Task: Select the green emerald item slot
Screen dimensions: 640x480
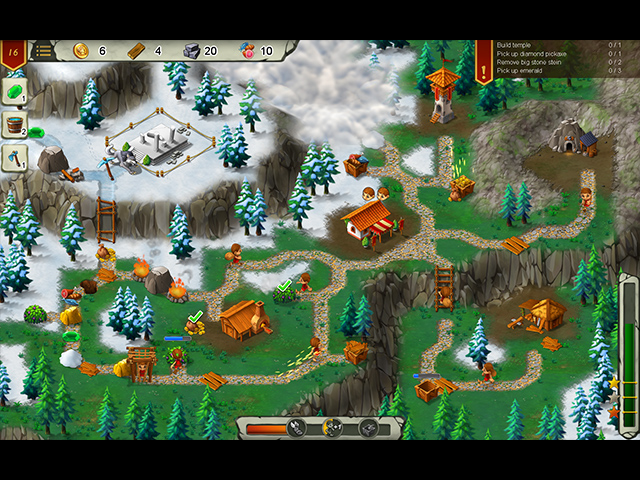Action: pos(15,93)
